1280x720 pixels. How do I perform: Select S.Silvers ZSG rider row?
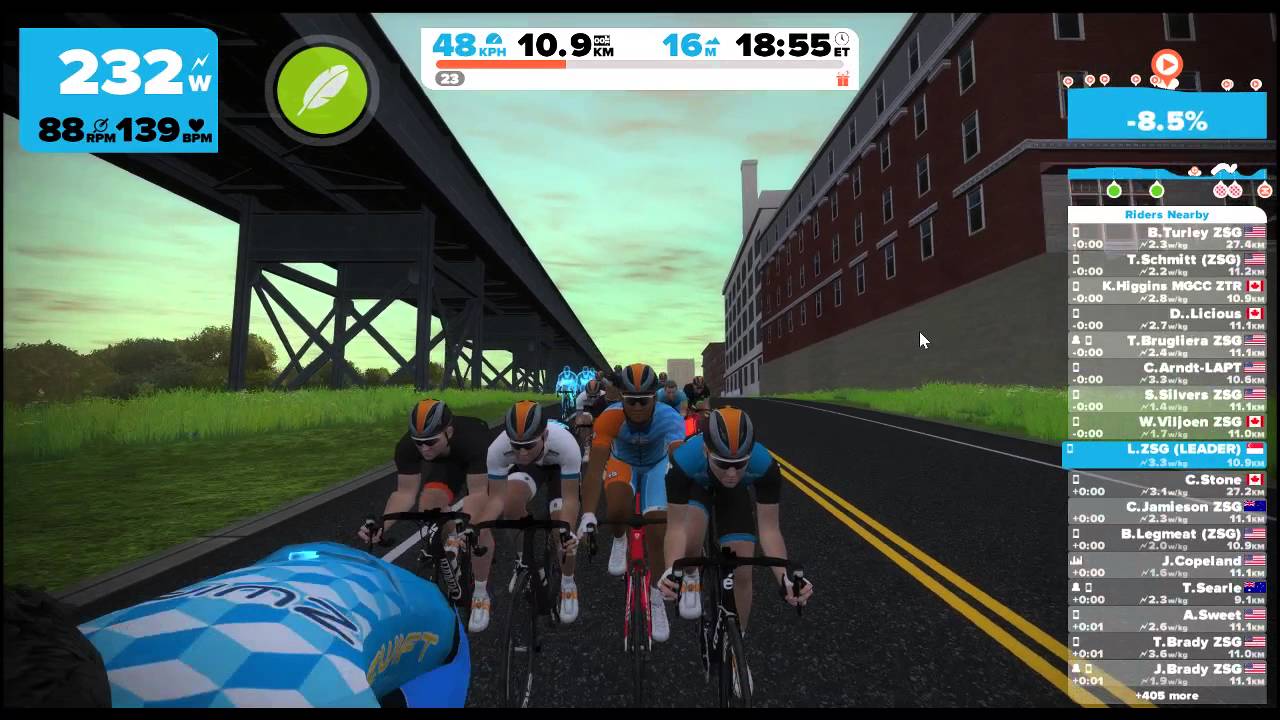point(1166,400)
